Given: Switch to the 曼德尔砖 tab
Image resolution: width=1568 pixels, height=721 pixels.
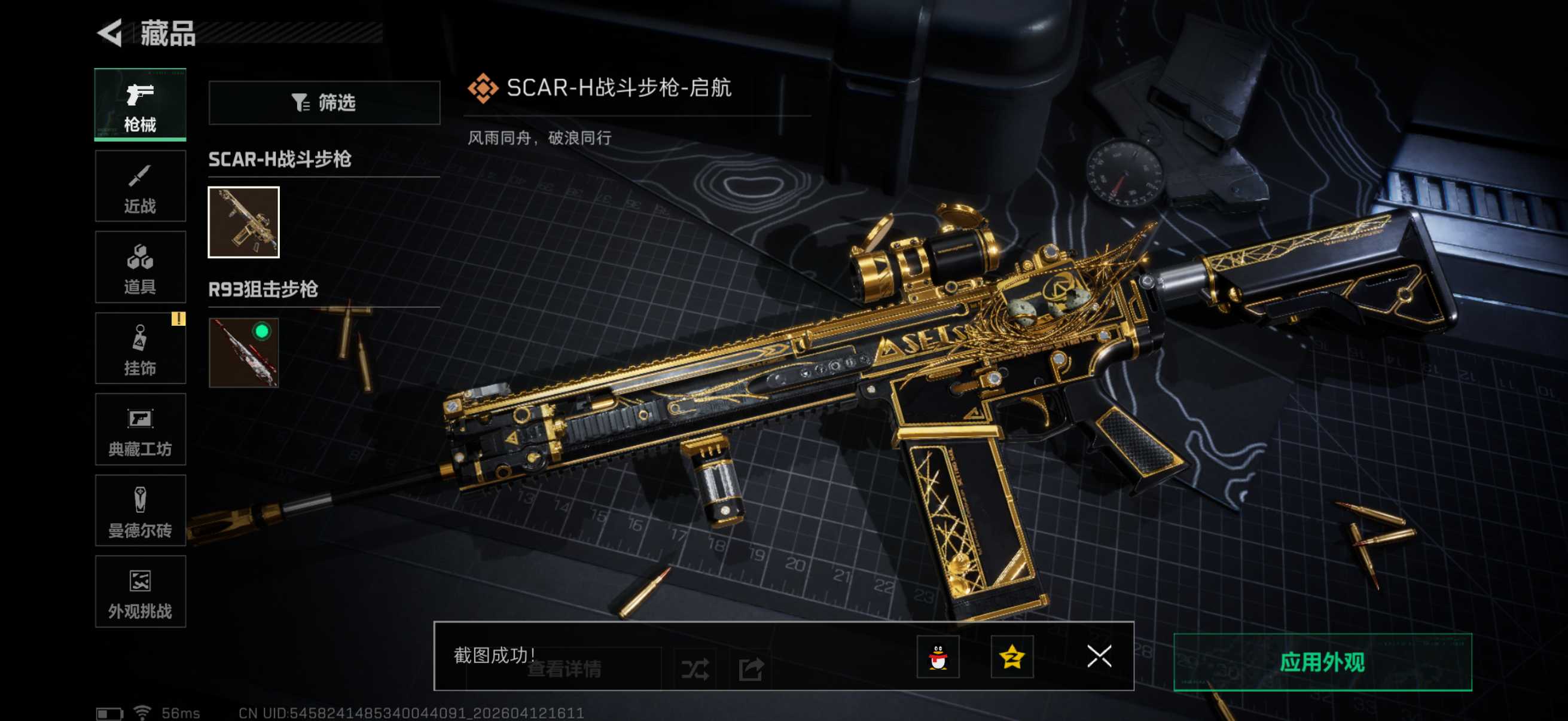Looking at the screenshot, I should coord(140,511).
